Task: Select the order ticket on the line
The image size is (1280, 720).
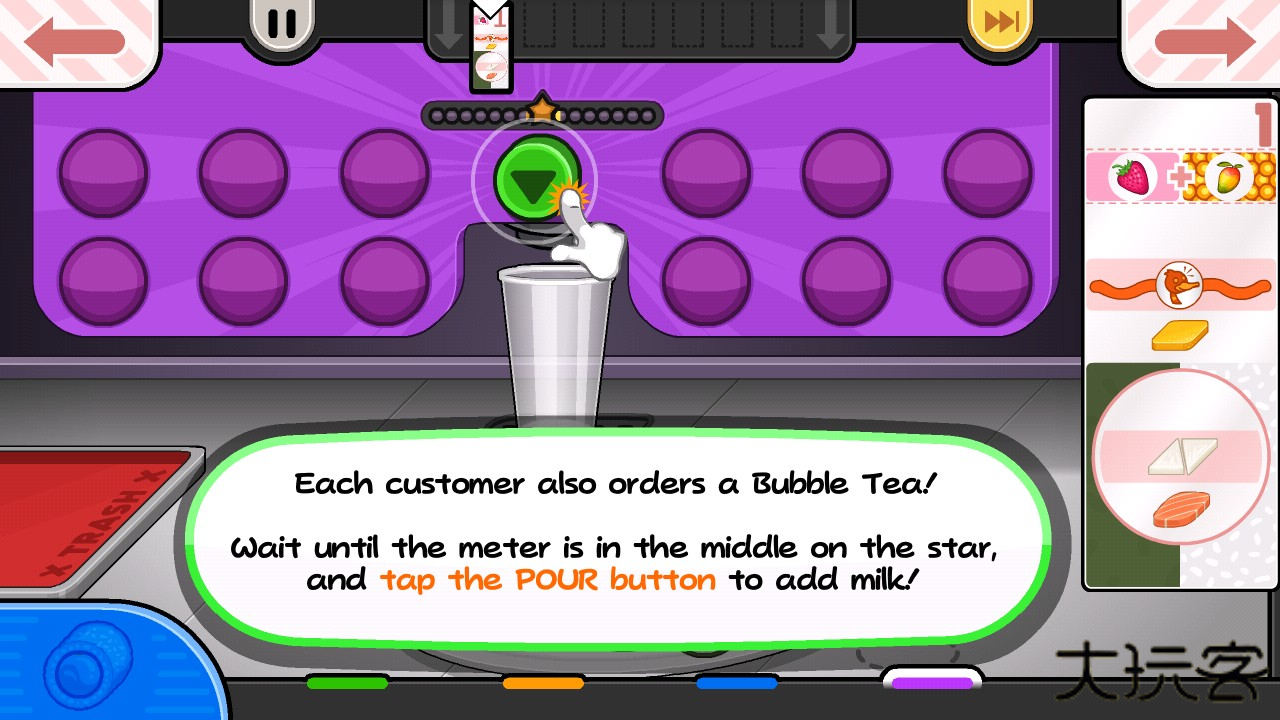Action: pos(491,48)
